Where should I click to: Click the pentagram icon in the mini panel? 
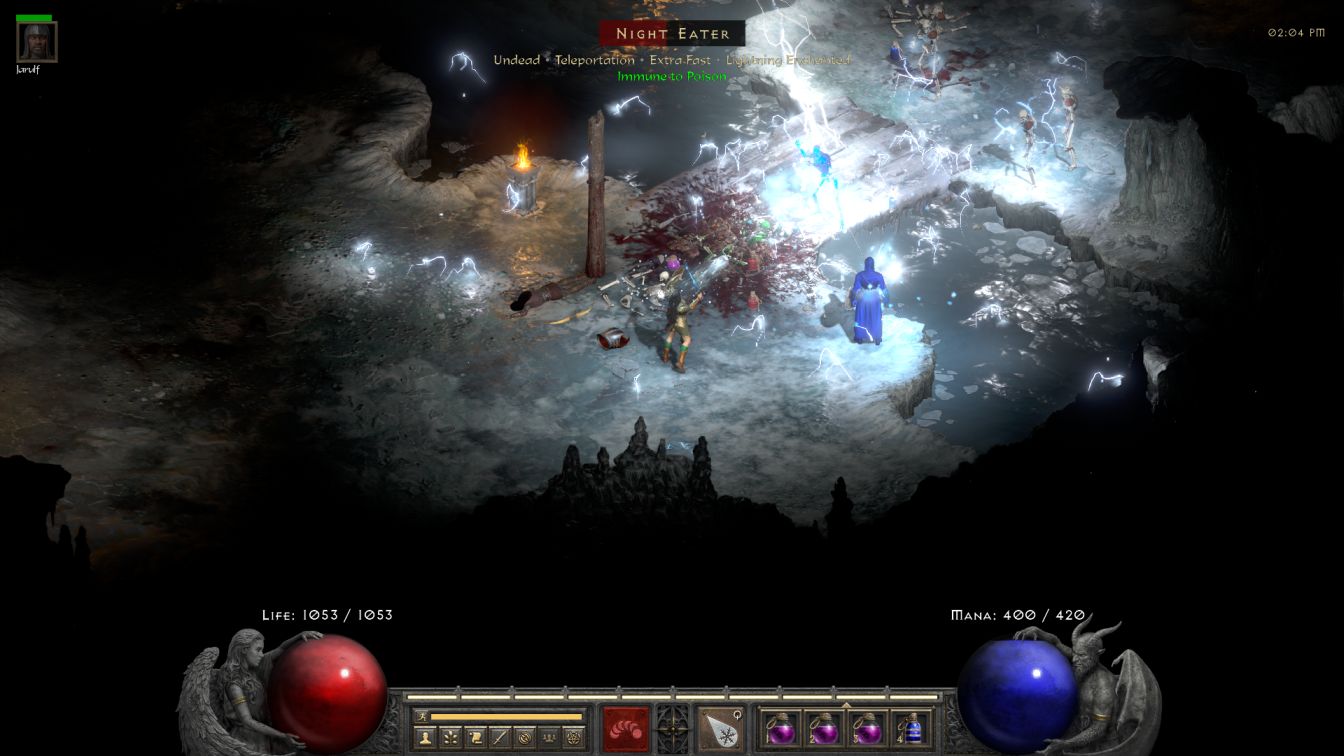573,738
